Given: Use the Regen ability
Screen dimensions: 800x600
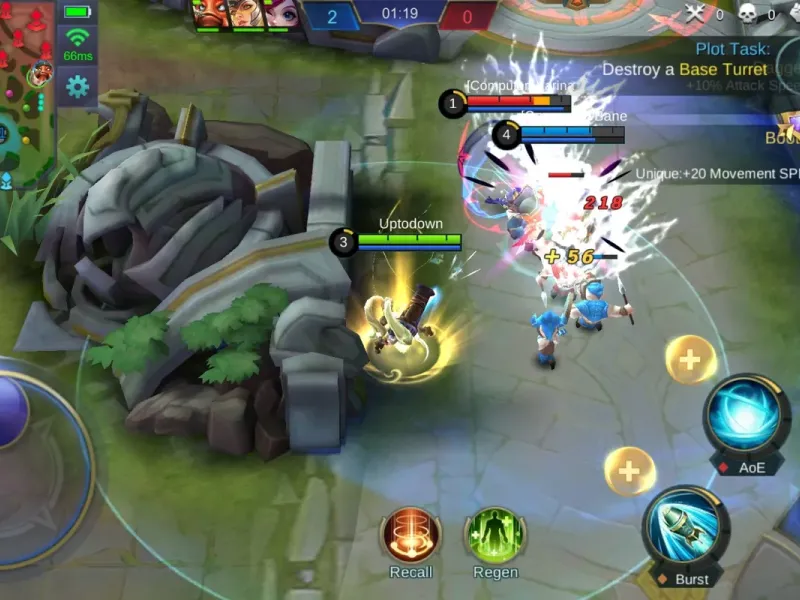Looking at the screenshot, I should pyautogui.click(x=495, y=535).
